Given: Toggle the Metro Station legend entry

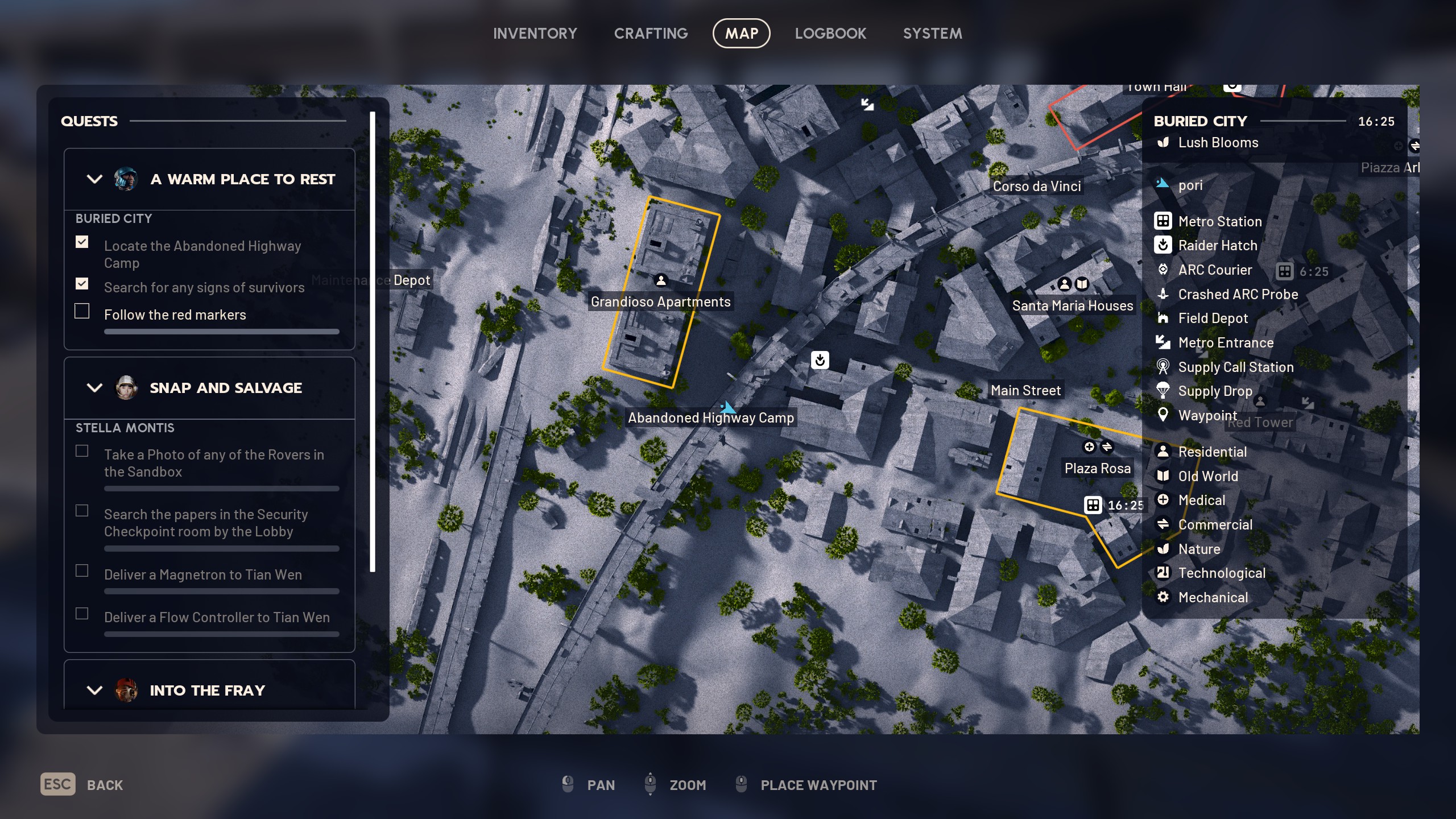Looking at the screenshot, I should coord(1219,221).
